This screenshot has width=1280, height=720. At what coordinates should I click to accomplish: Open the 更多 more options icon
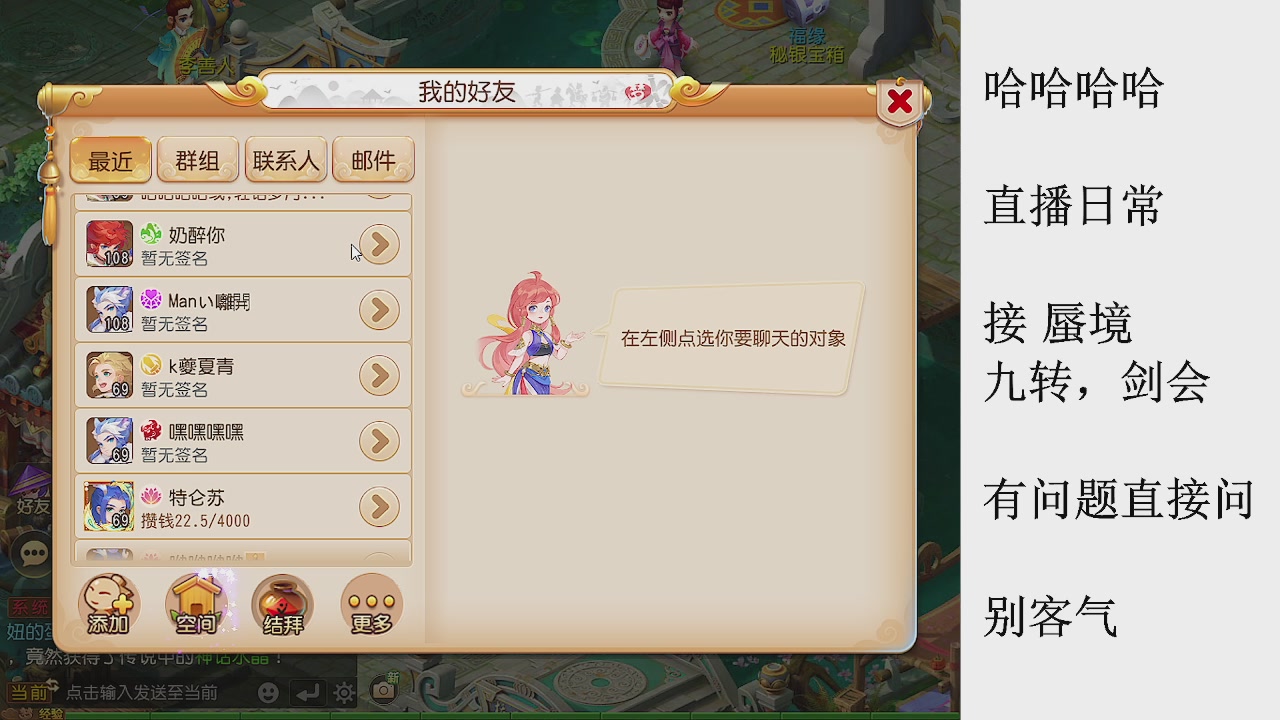click(x=370, y=605)
